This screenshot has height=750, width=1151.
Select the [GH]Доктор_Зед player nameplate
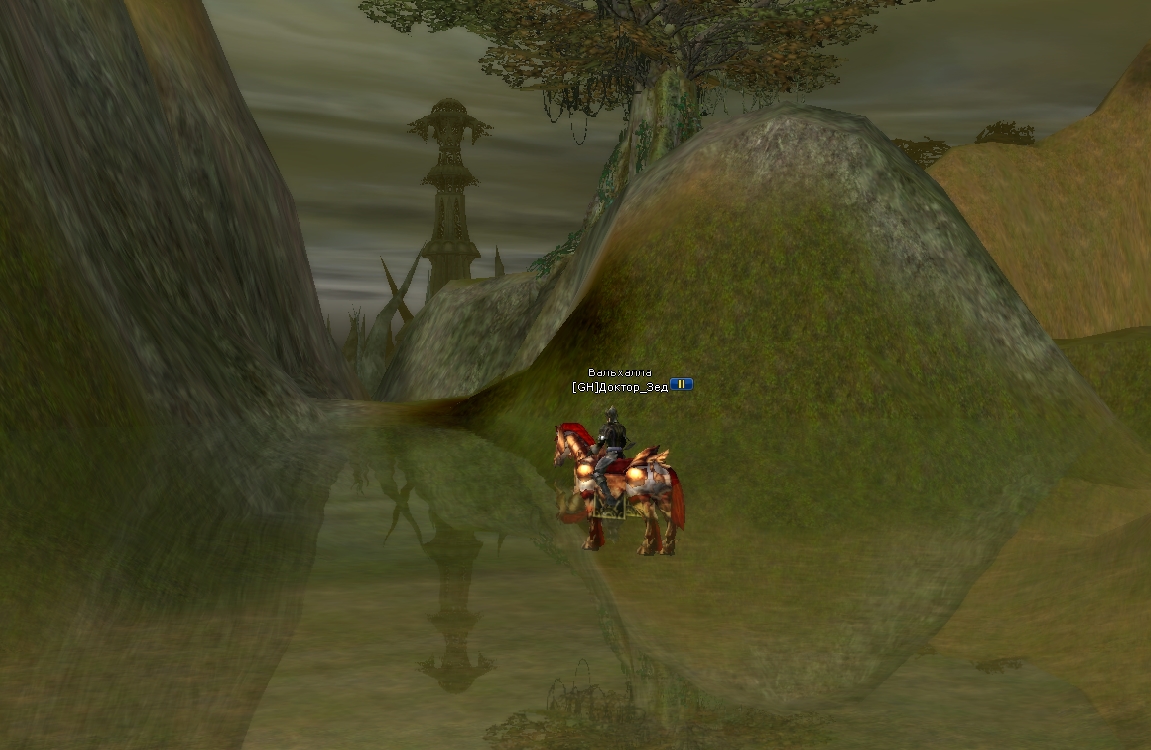click(x=620, y=386)
